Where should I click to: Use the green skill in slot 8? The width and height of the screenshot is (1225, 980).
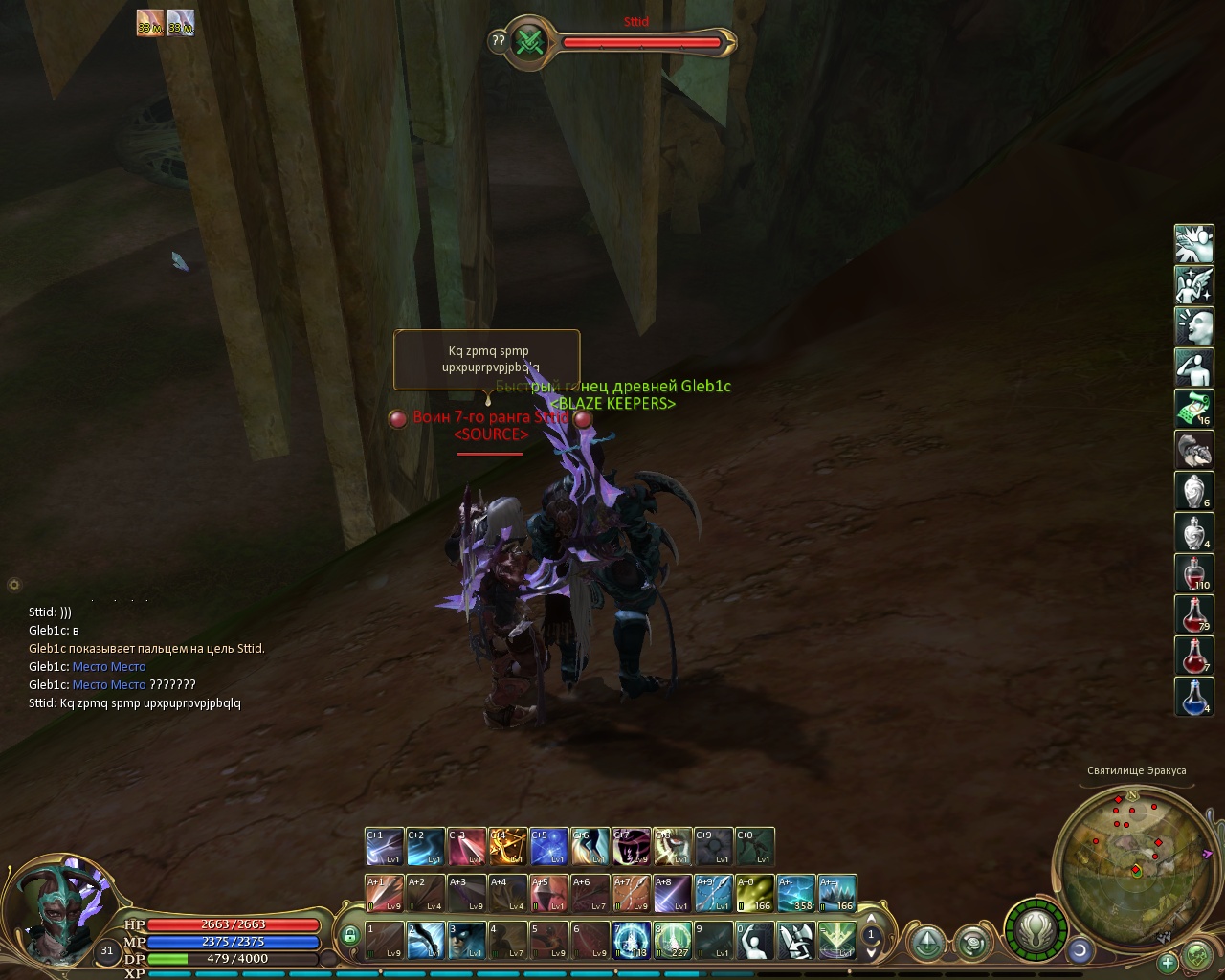[x=672, y=940]
